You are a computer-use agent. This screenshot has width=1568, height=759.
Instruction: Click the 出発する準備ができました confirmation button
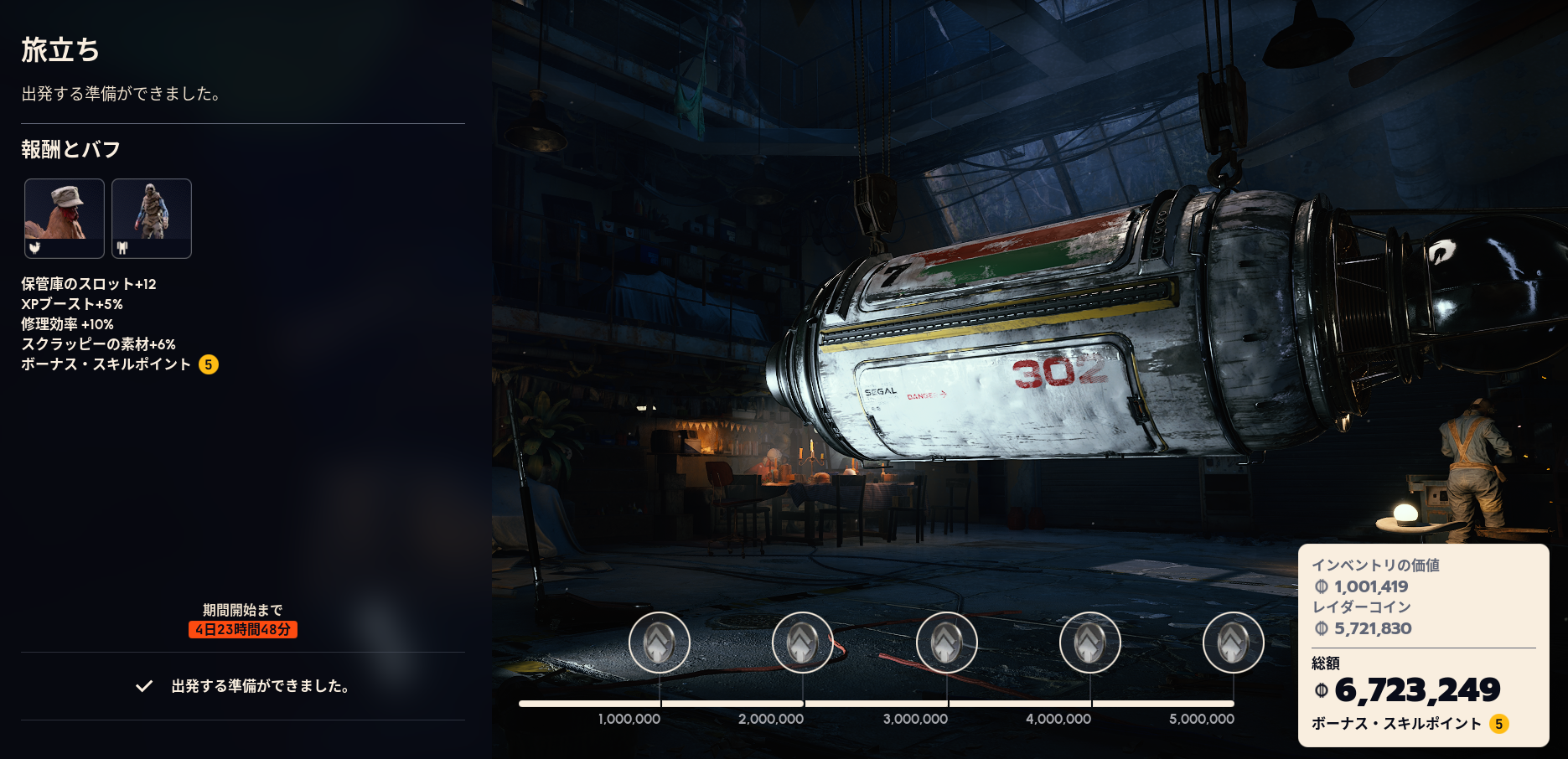[243, 686]
